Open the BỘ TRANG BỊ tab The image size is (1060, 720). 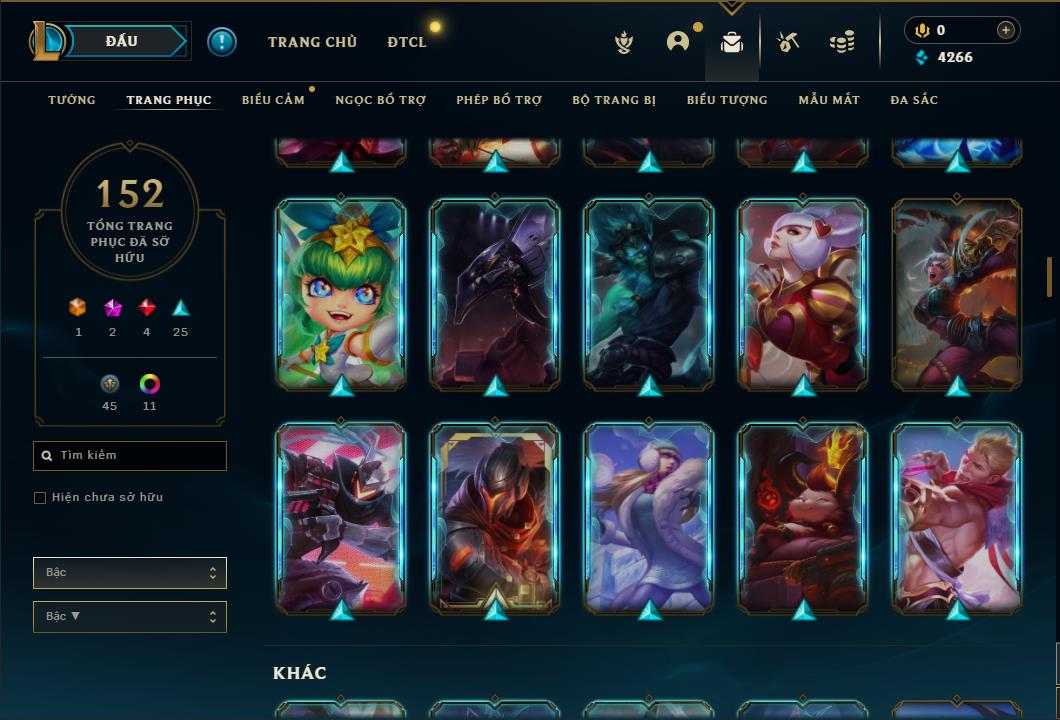pos(614,100)
